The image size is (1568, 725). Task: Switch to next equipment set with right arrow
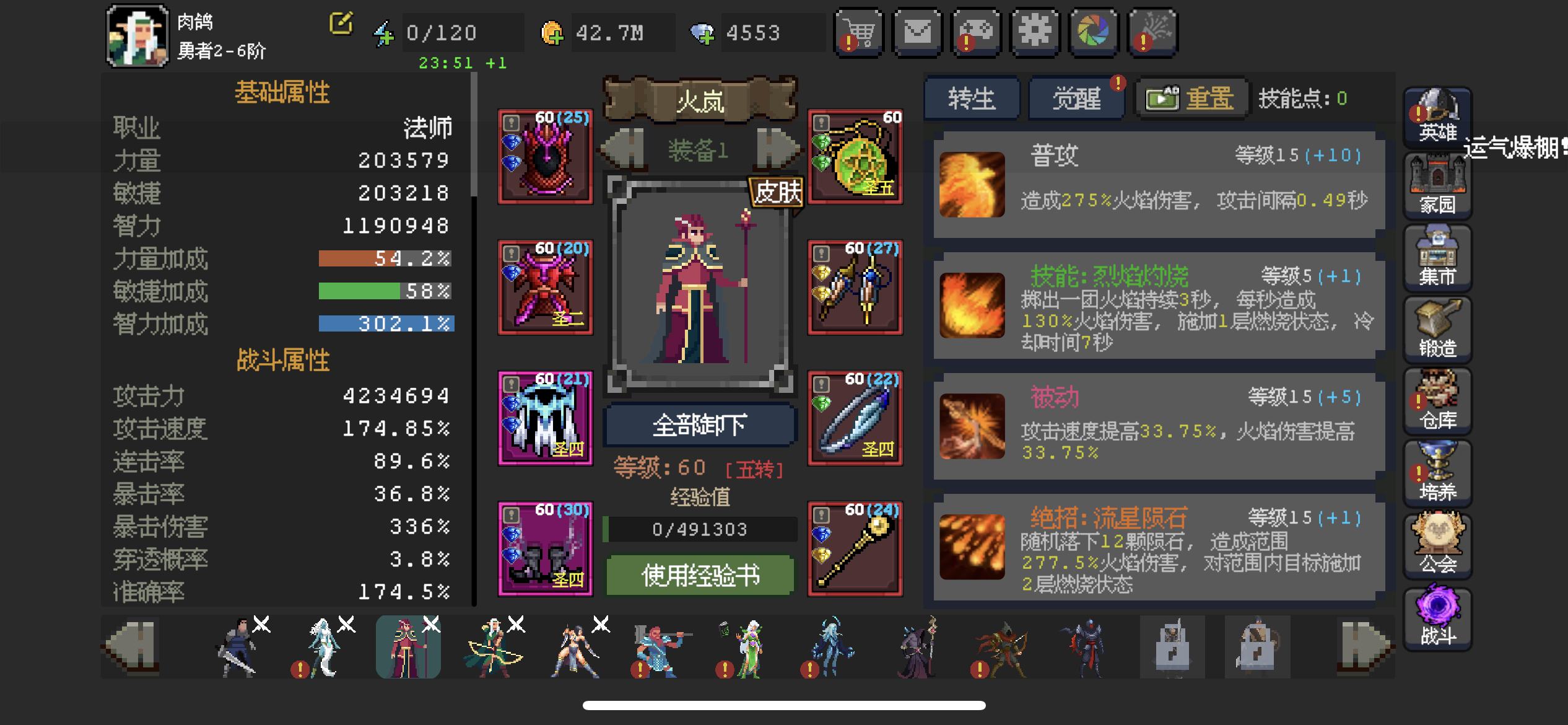777,149
